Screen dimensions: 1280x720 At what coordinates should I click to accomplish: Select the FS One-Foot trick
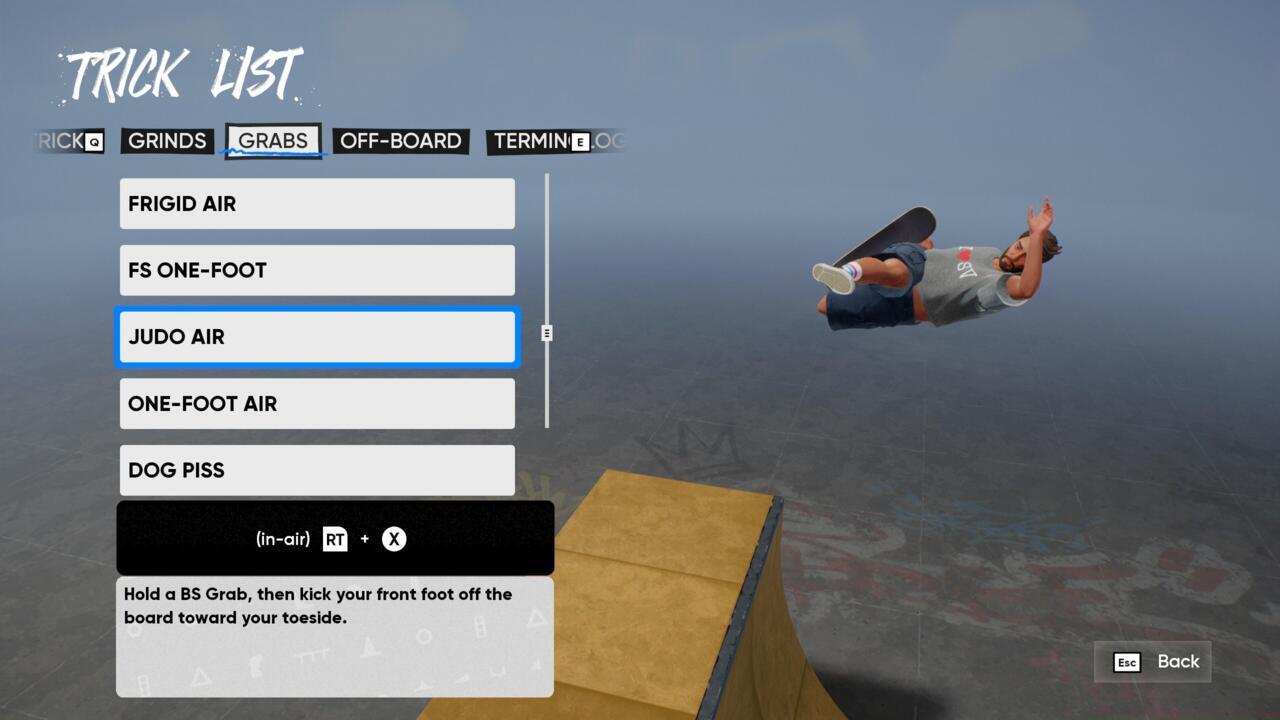click(x=317, y=270)
